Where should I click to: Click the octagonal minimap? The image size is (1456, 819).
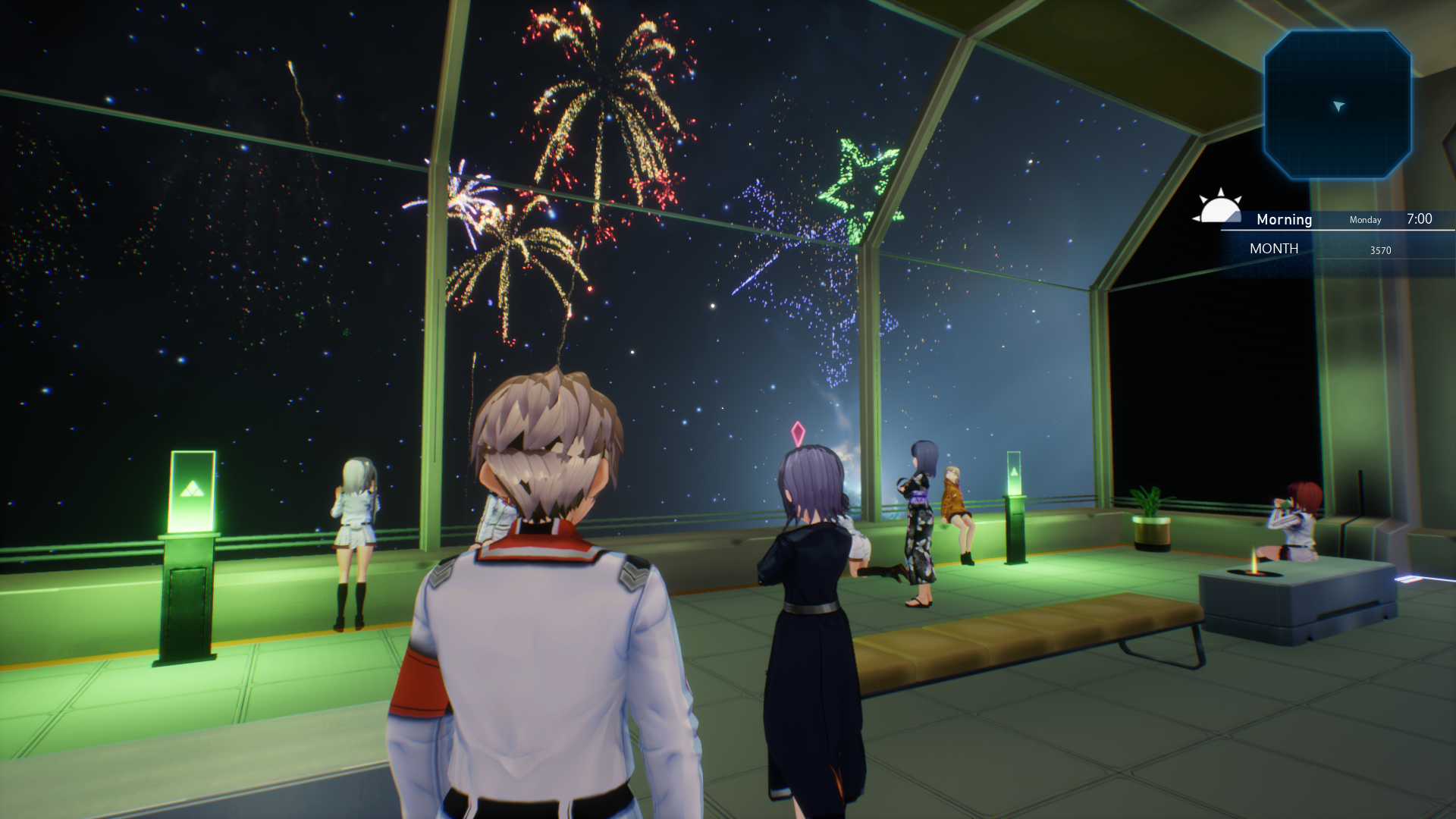tap(1337, 105)
